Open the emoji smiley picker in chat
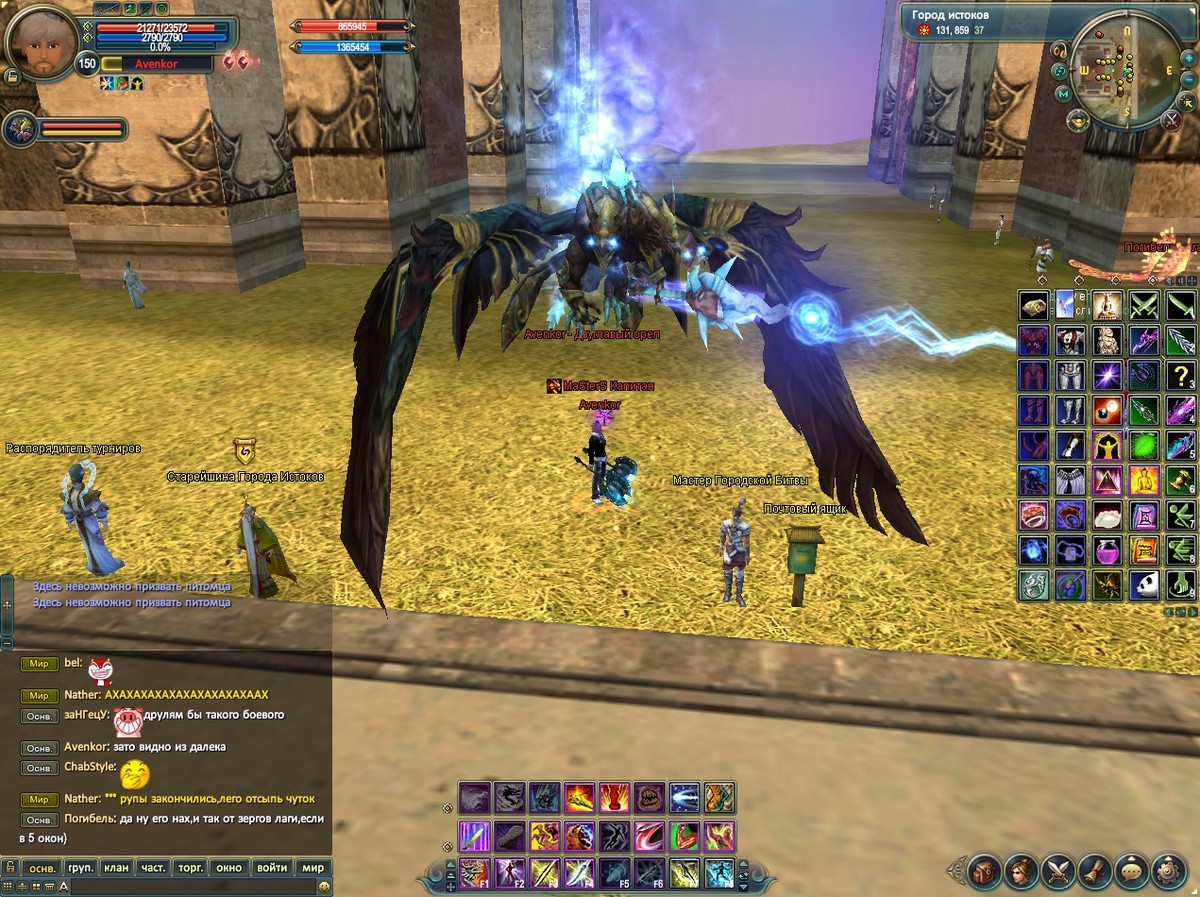Screen dimensions: 1200x897 click(x=323, y=886)
